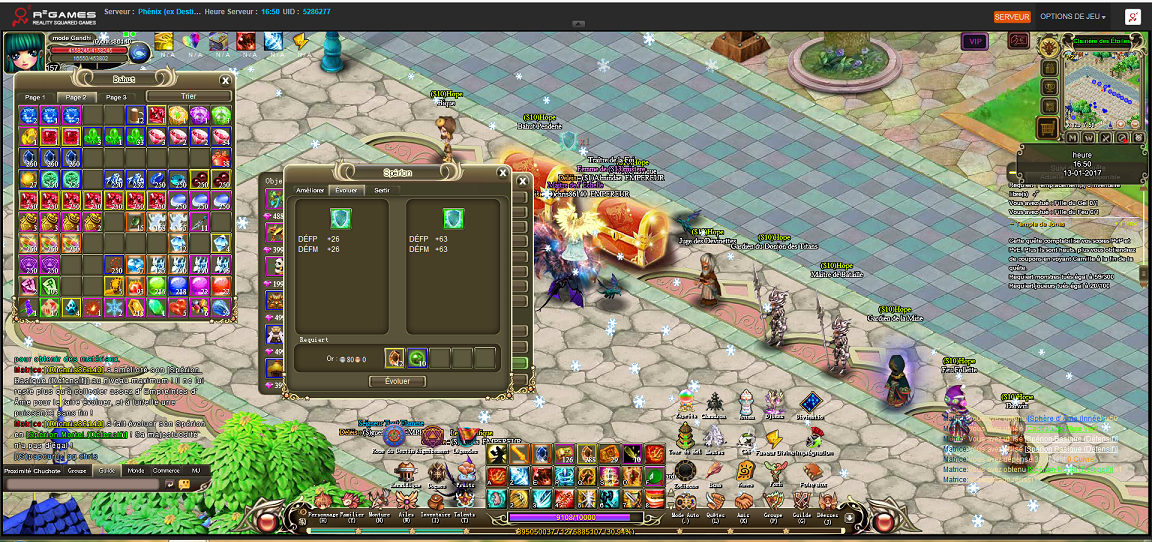Open Page 3 of the Bahut

116,98
